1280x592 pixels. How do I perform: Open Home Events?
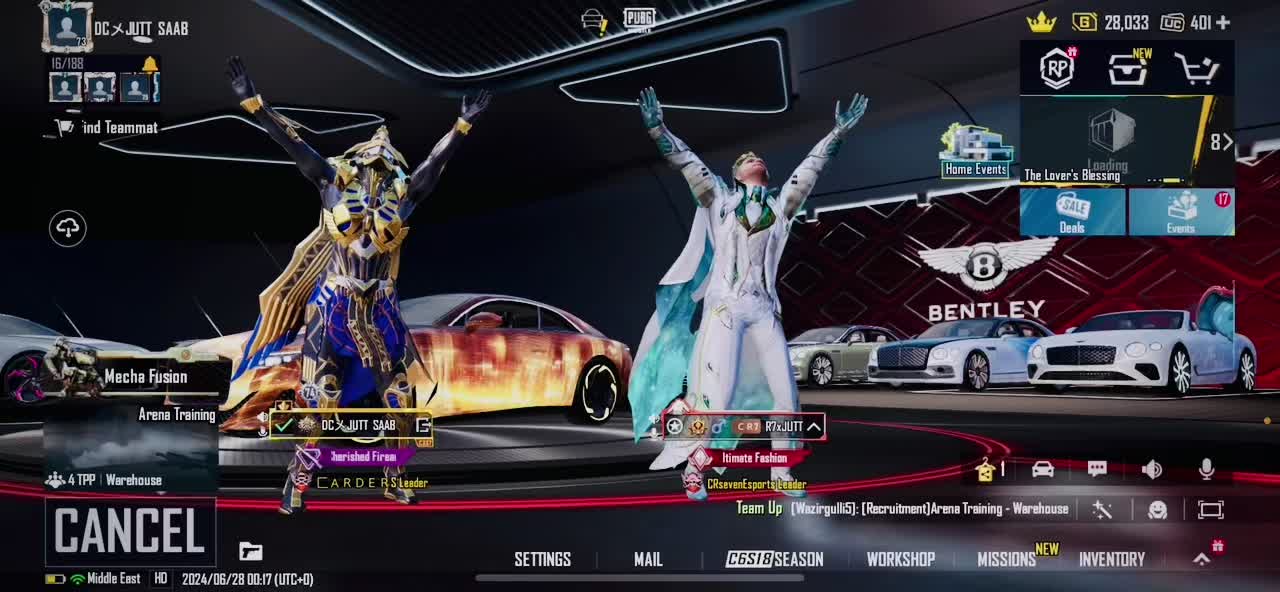point(976,152)
